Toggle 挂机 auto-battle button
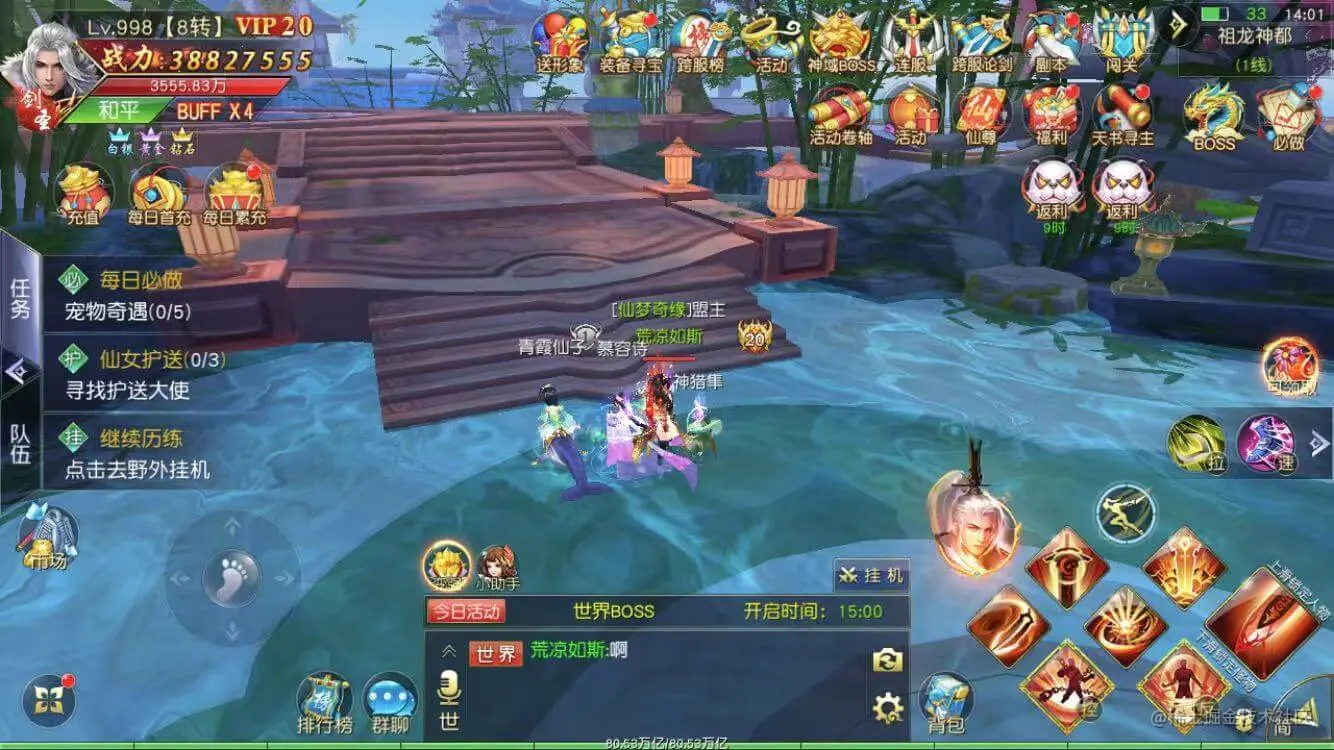 (872, 575)
